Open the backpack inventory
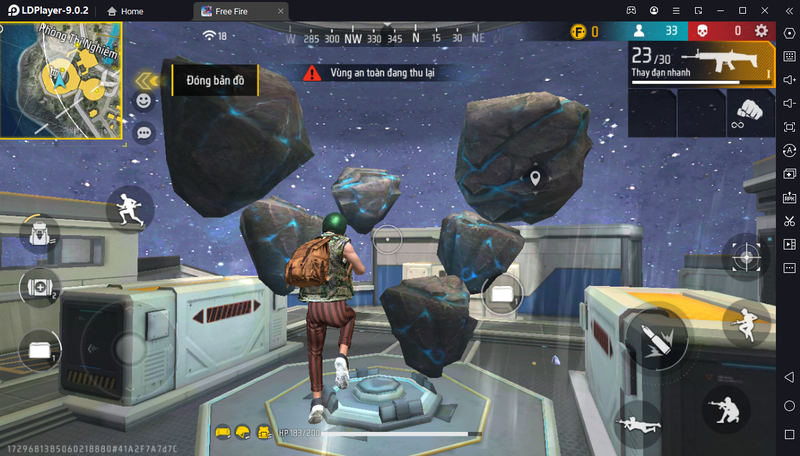This screenshot has width=800, height=456. coord(40,234)
